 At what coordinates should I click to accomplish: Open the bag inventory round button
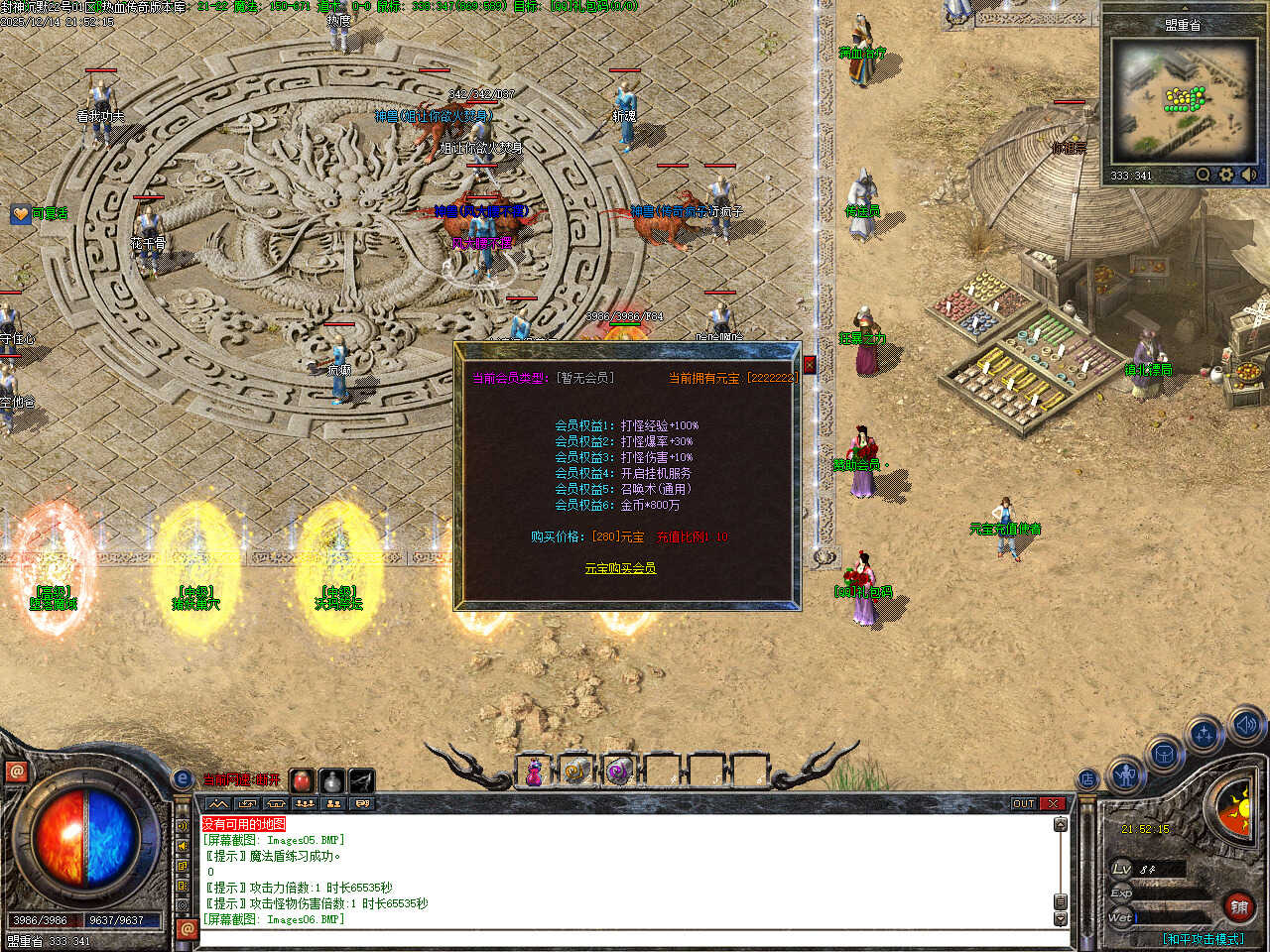point(1164,755)
